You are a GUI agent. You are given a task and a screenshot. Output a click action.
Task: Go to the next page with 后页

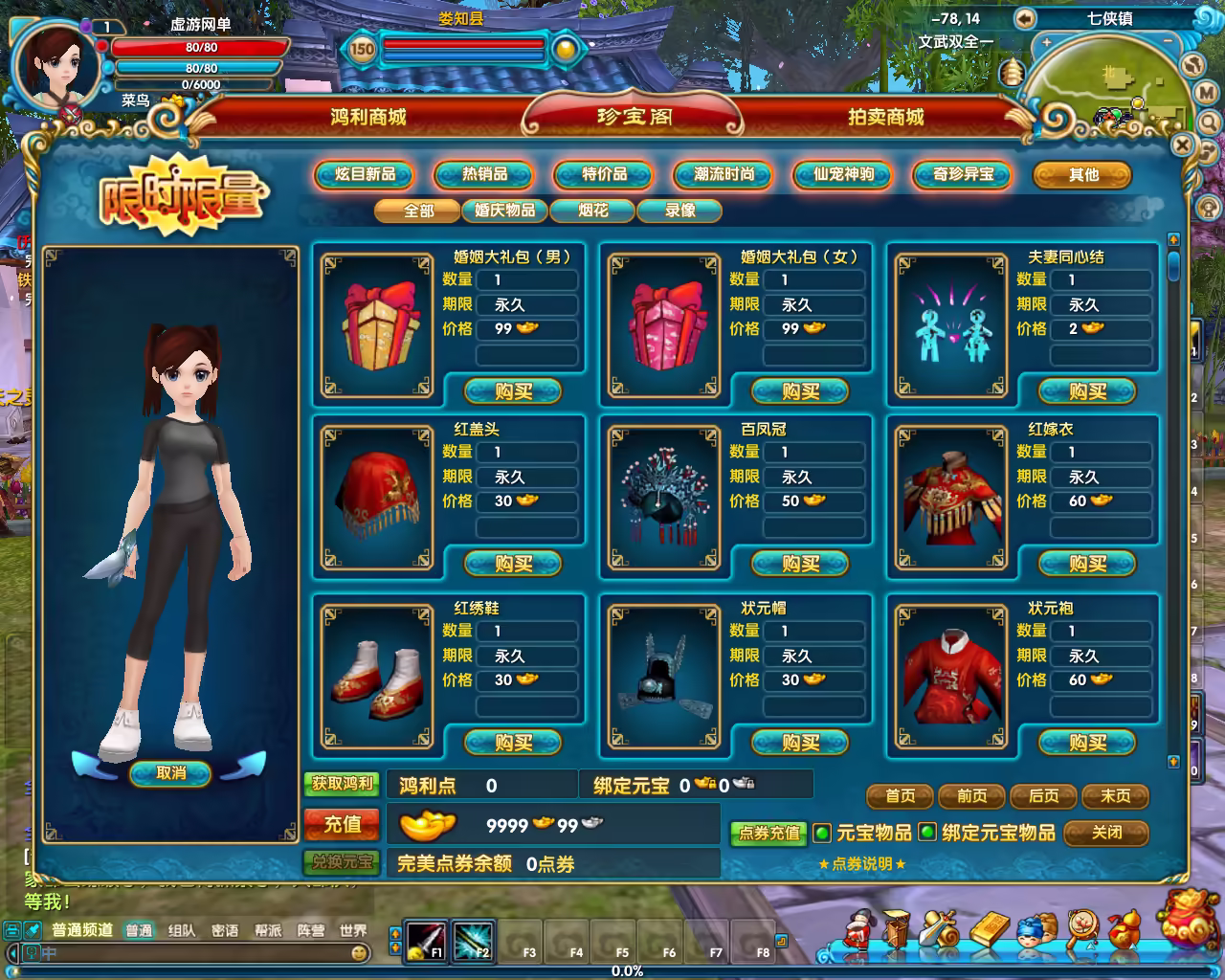point(1043,796)
